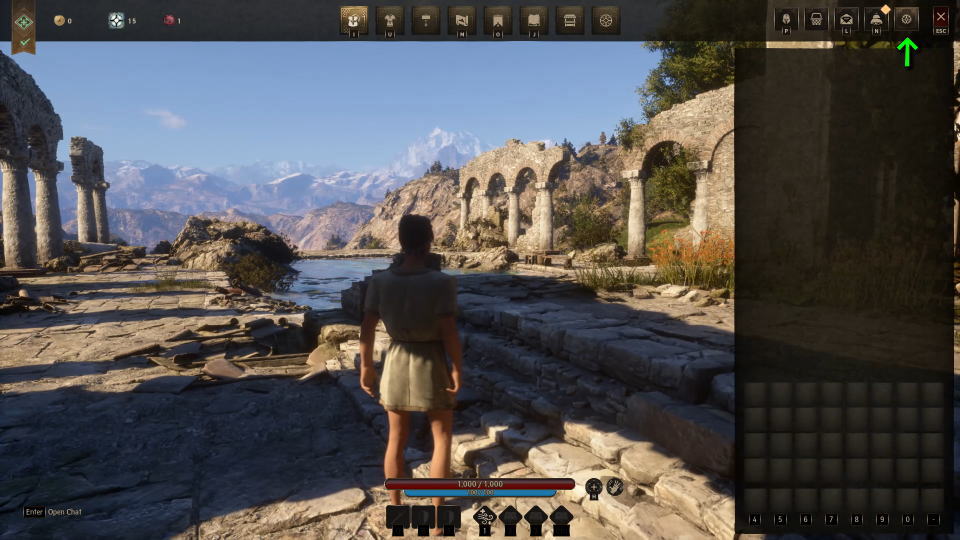Click the red gem currency icon
The image size is (960, 540).
pyautogui.click(x=169, y=20)
